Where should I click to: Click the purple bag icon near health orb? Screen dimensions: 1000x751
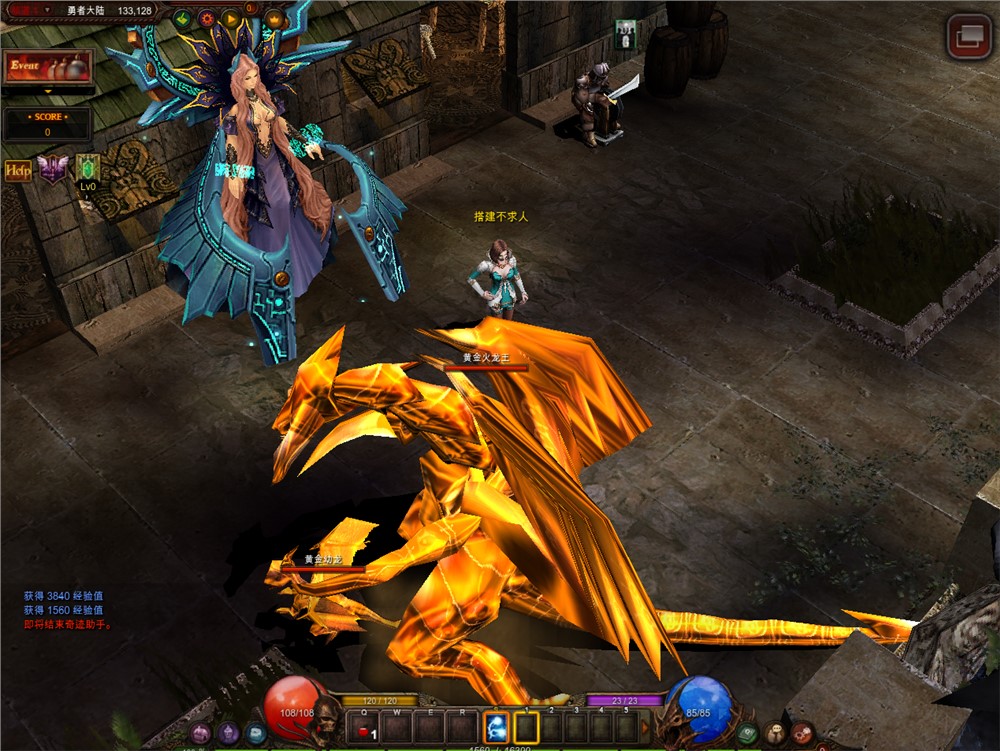pyautogui.click(x=229, y=733)
